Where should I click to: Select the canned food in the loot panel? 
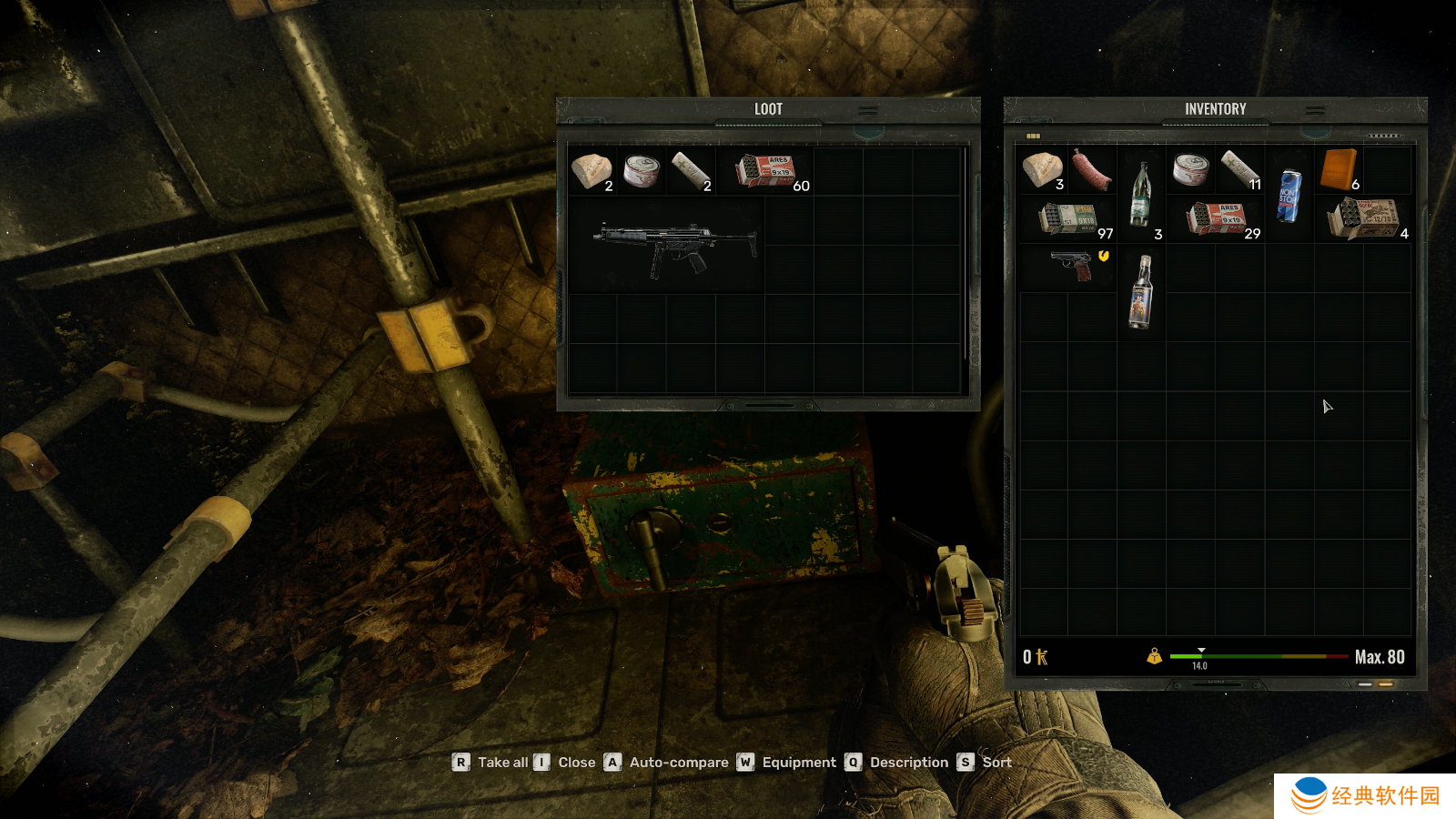(642, 170)
